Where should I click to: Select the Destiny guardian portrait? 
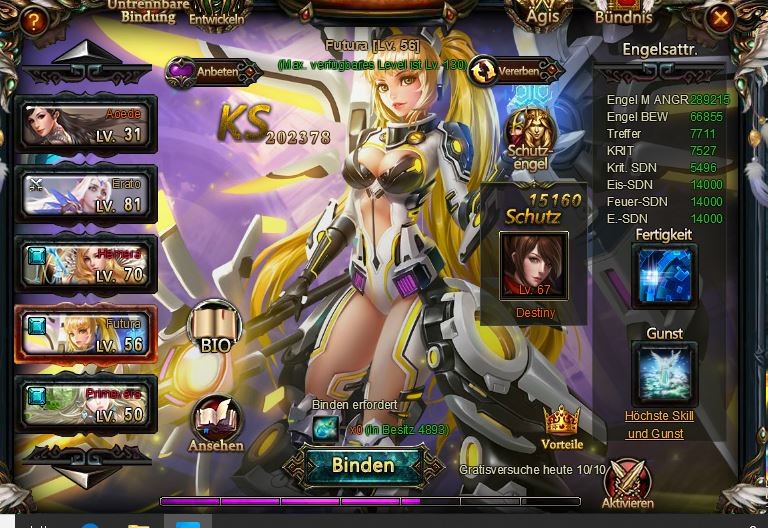pos(534,265)
